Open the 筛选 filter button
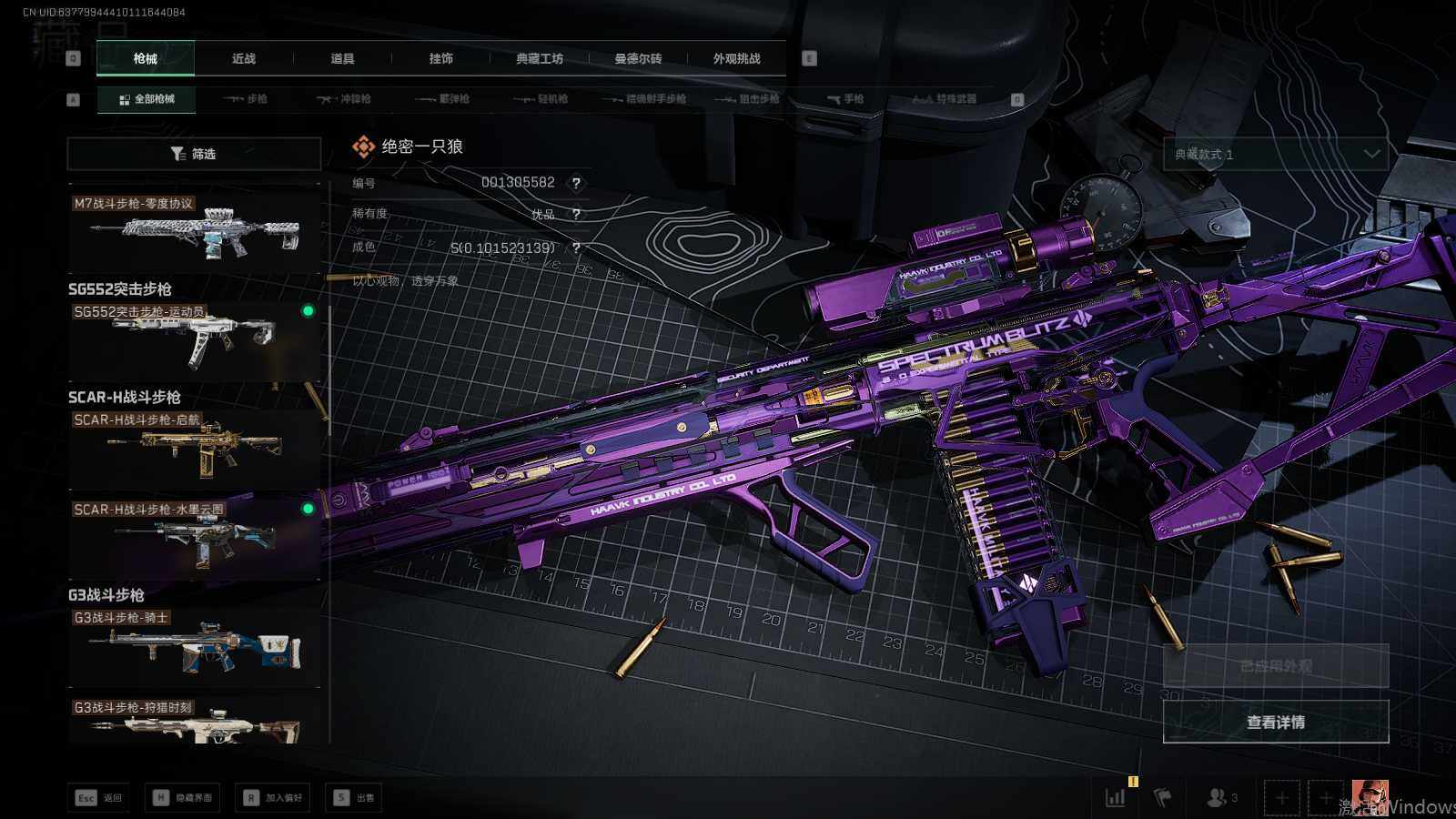Screen dimensions: 1456x819 tap(194, 154)
